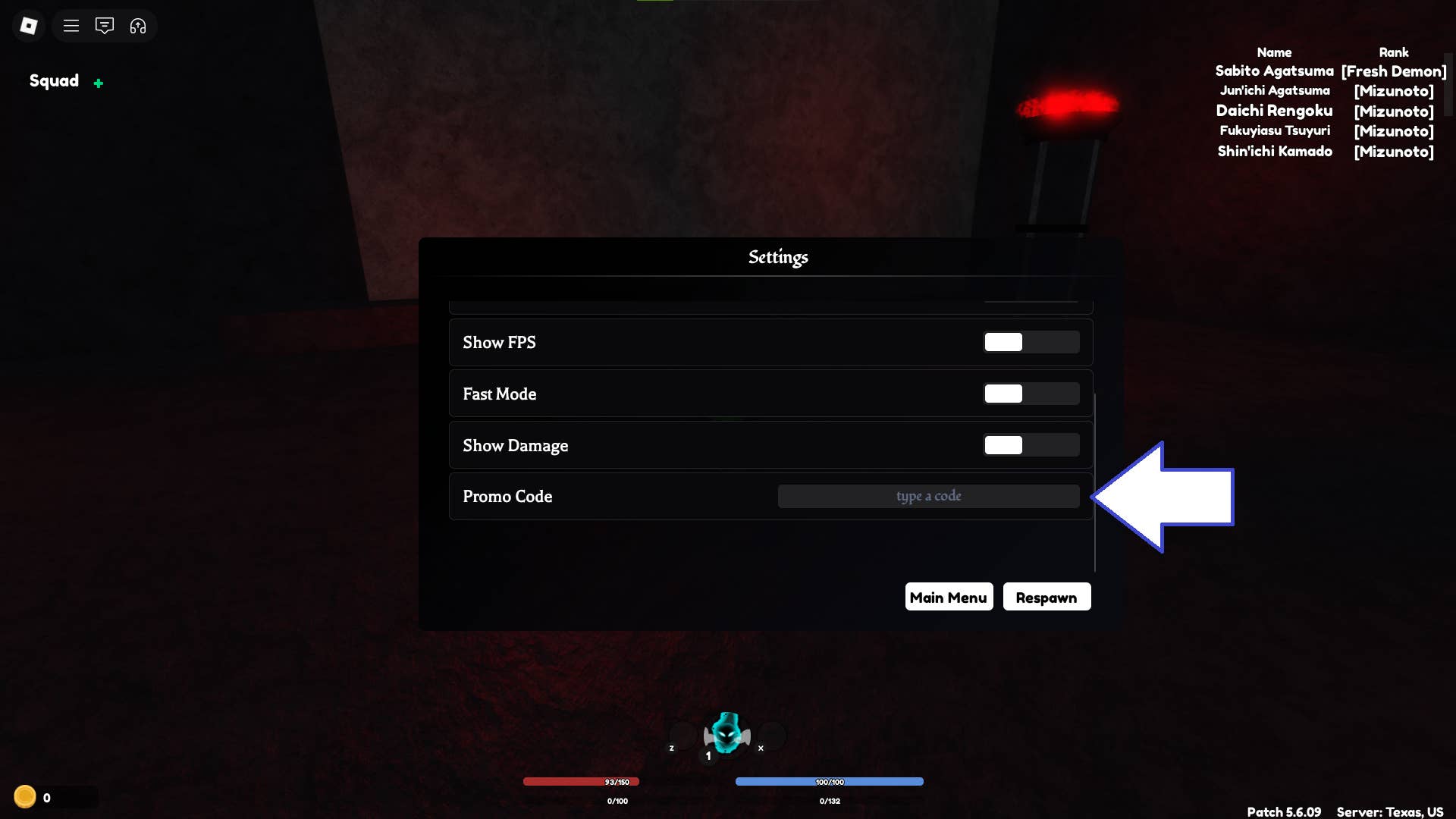This screenshot has height=819, width=1456.
Task: Enable the Show FPS toggle
Action: tap(1031, 342)
